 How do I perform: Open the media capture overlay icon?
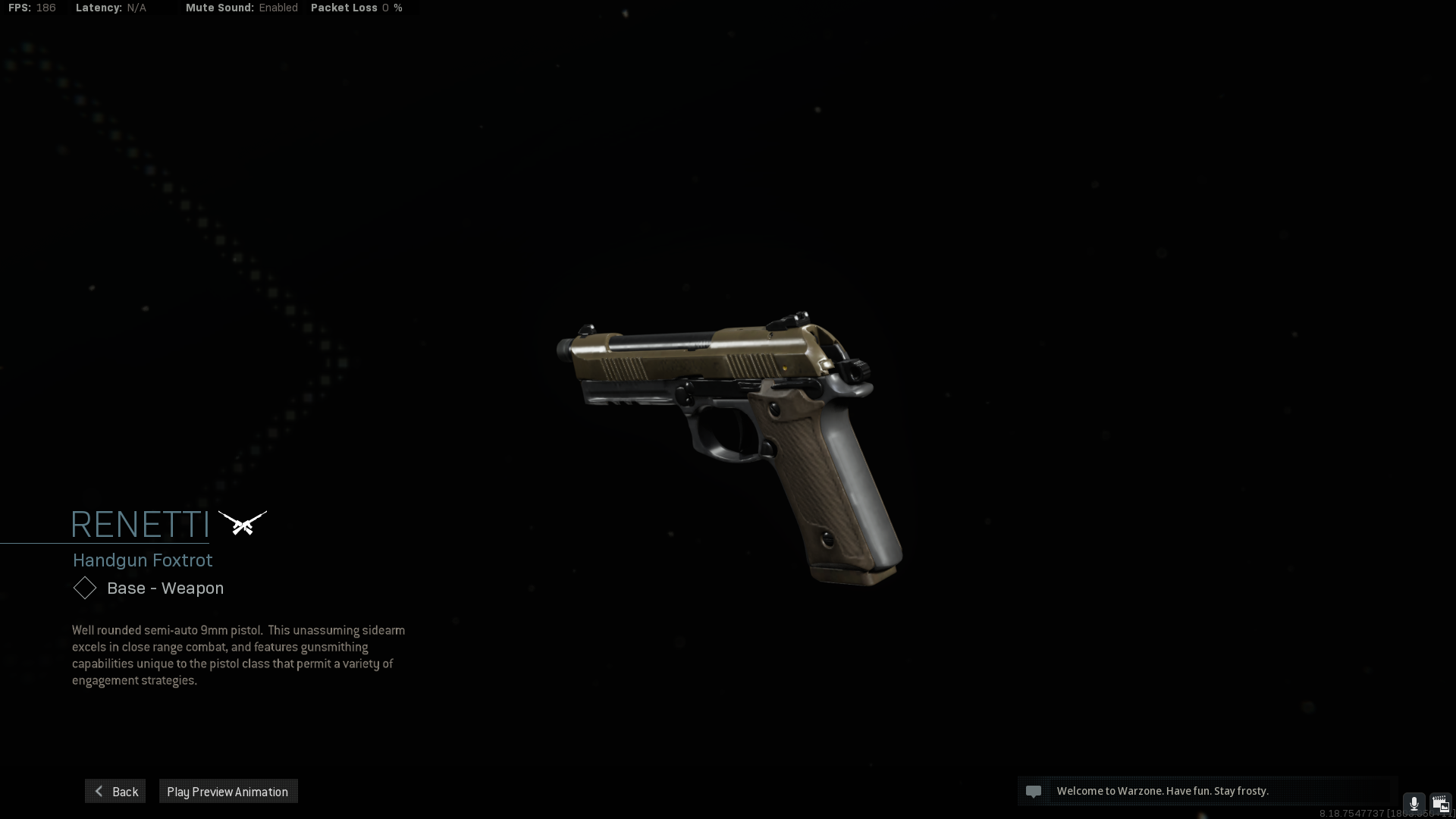(1440, 804)
